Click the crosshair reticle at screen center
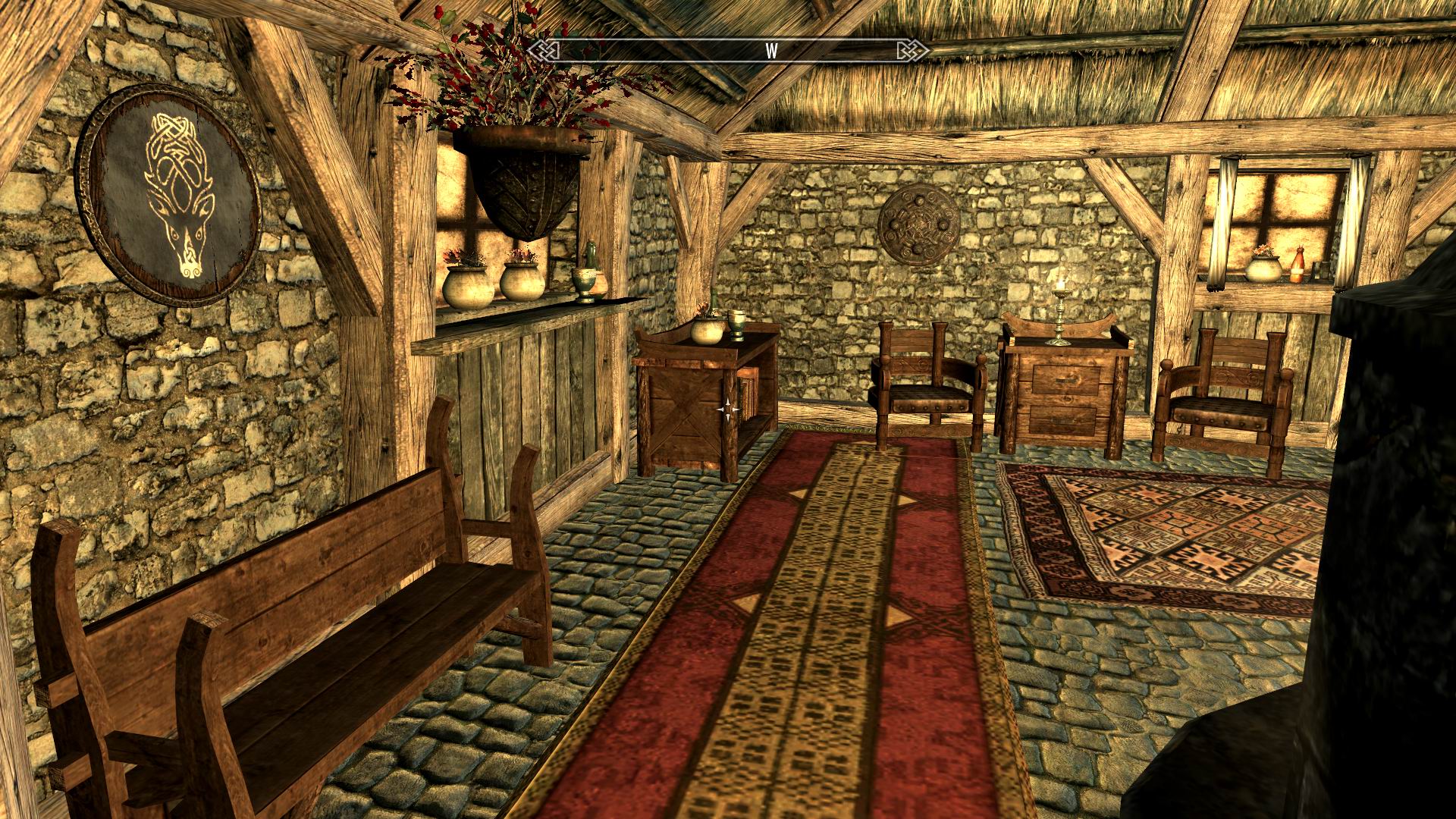Viewport: 1456px width, 819px height. (727, 409)
